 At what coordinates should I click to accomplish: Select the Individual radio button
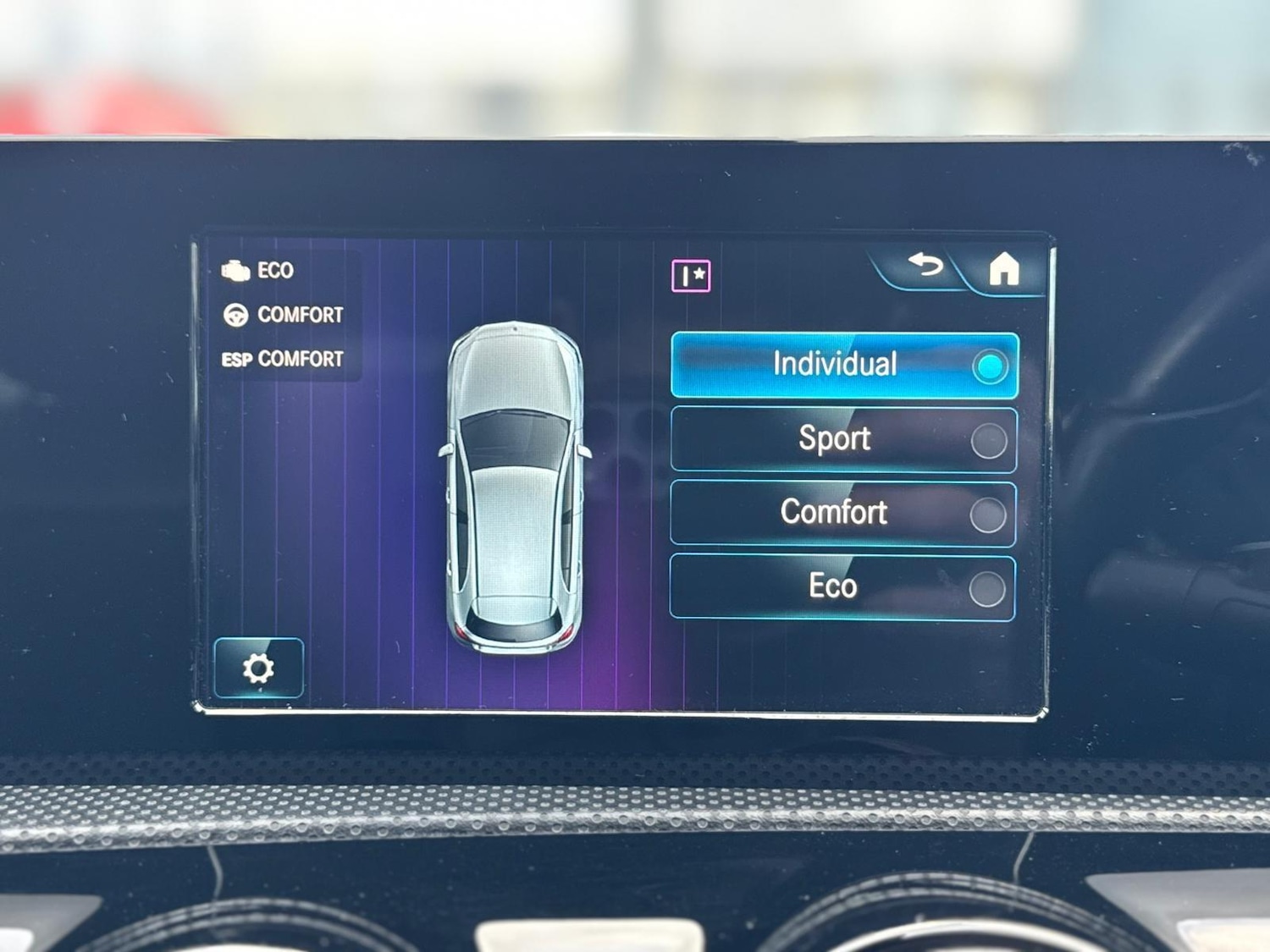[x=988, y=366]
